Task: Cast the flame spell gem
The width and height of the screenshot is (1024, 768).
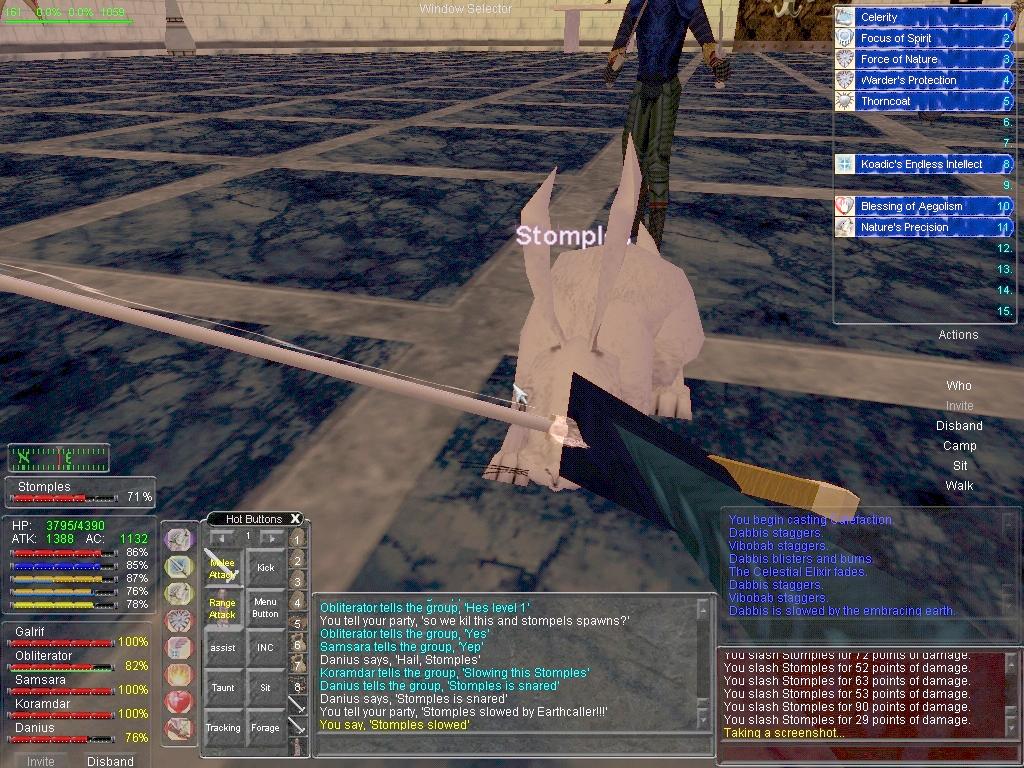Action: 179,675
